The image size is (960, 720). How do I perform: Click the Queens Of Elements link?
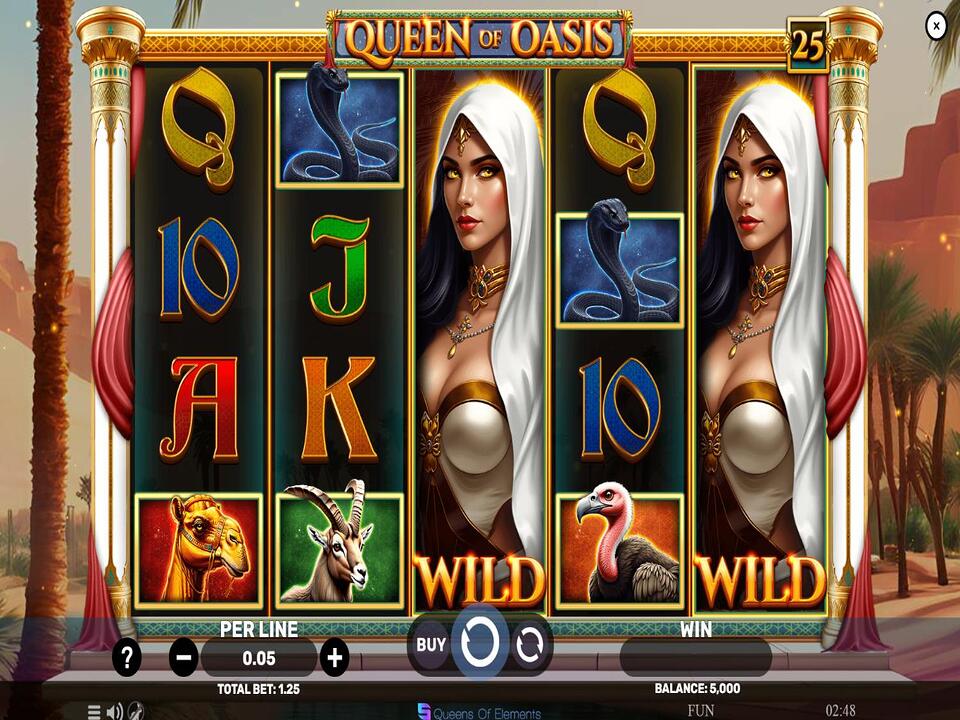480,713
